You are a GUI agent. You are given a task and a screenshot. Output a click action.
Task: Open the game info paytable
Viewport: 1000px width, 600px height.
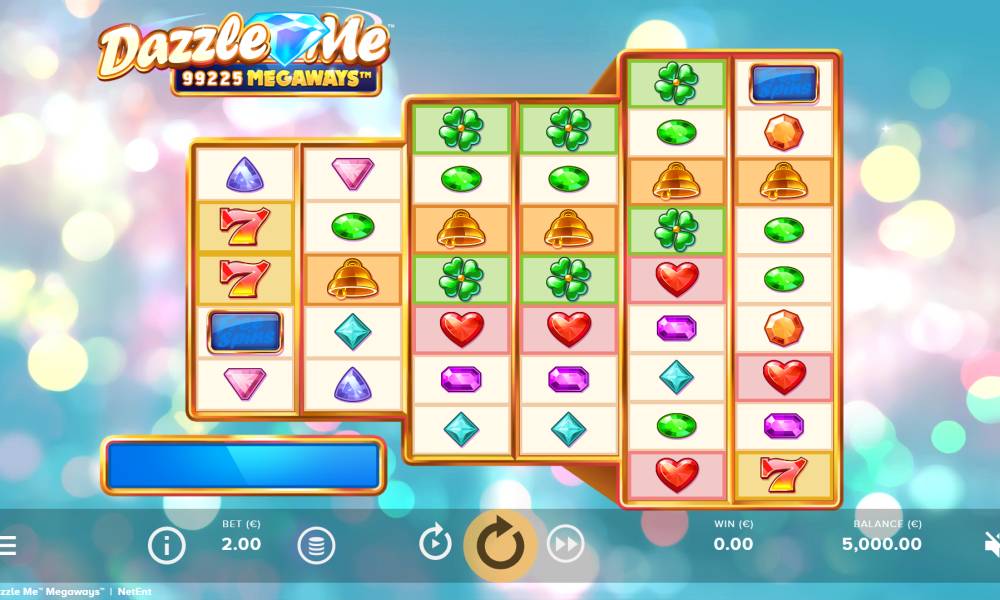166,545
